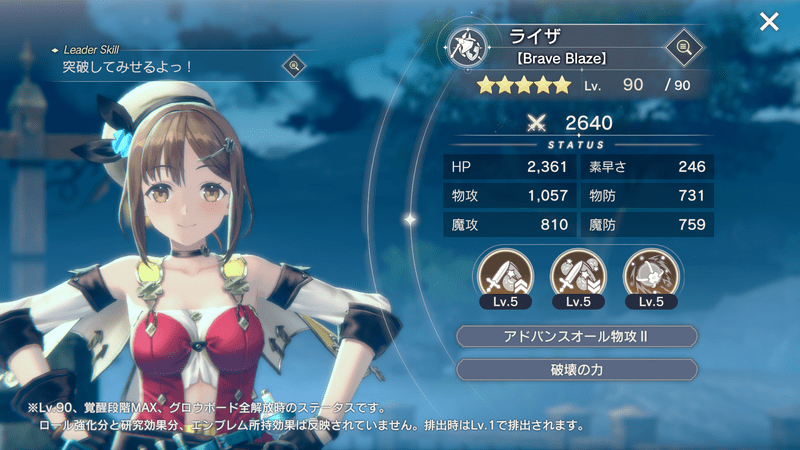Open the アドバンスオール物攻II ability

pyautogui.click(x=577, y=335)
